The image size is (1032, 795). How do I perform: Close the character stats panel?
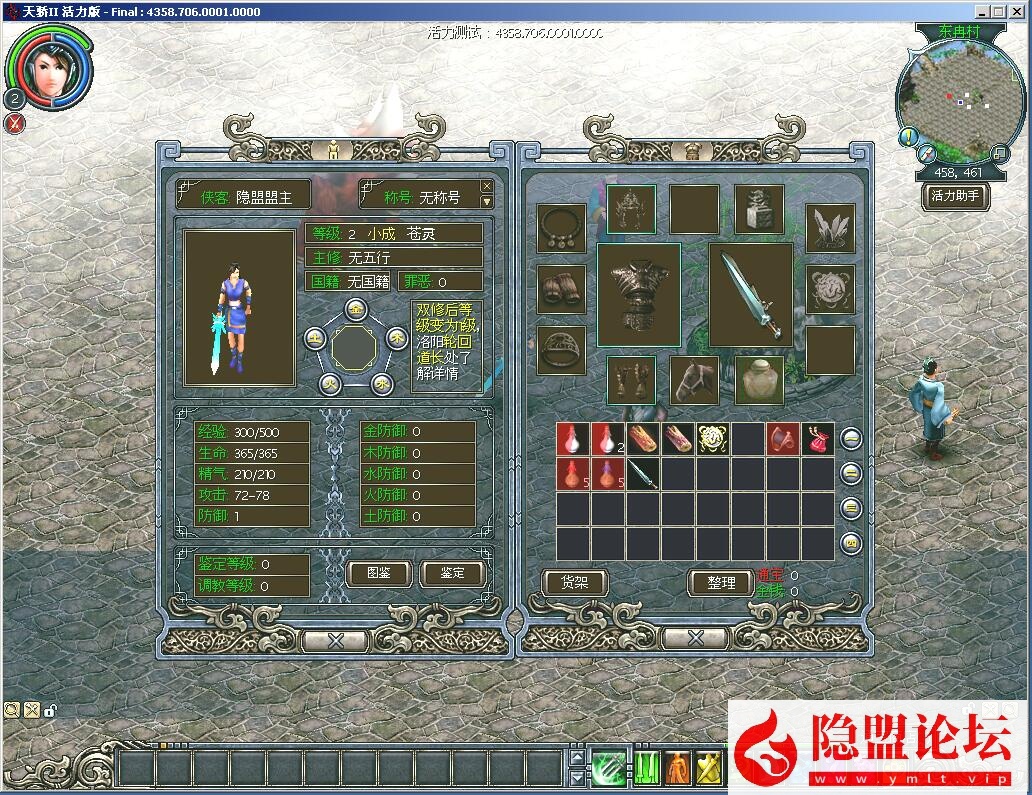pos(336,640)
